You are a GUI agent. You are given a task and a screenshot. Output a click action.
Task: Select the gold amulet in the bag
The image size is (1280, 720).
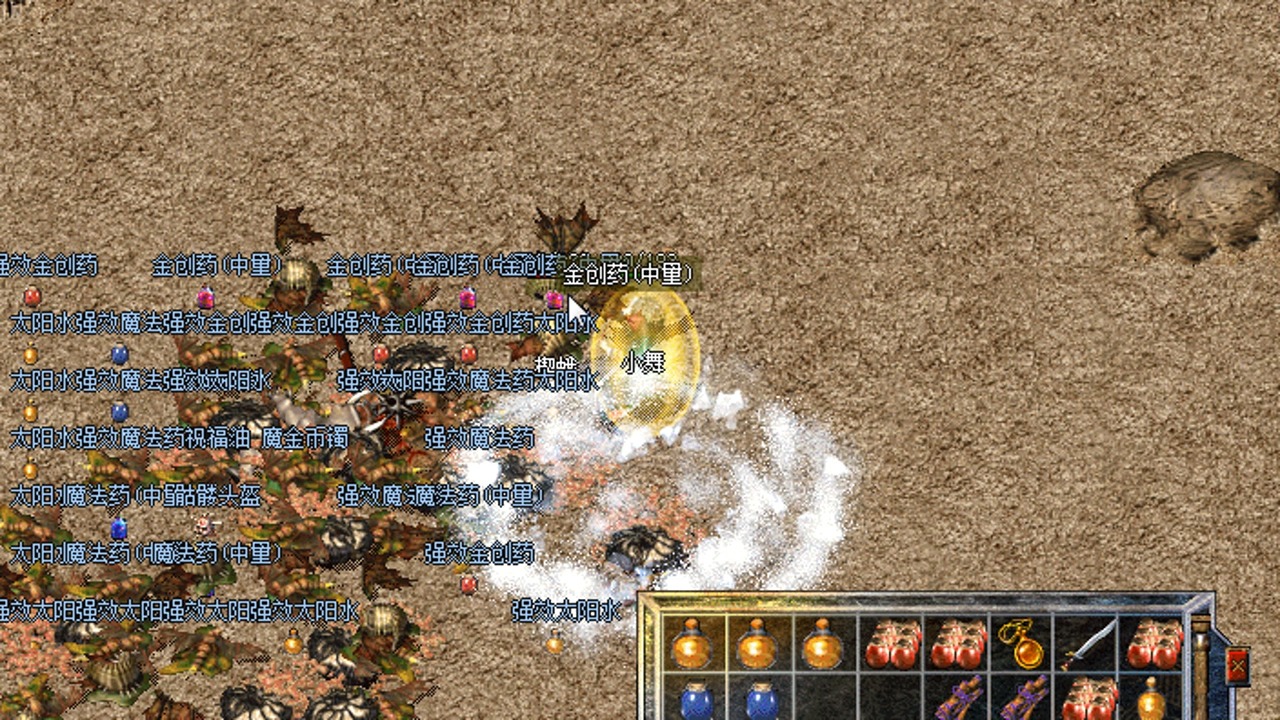point(1021,643)
